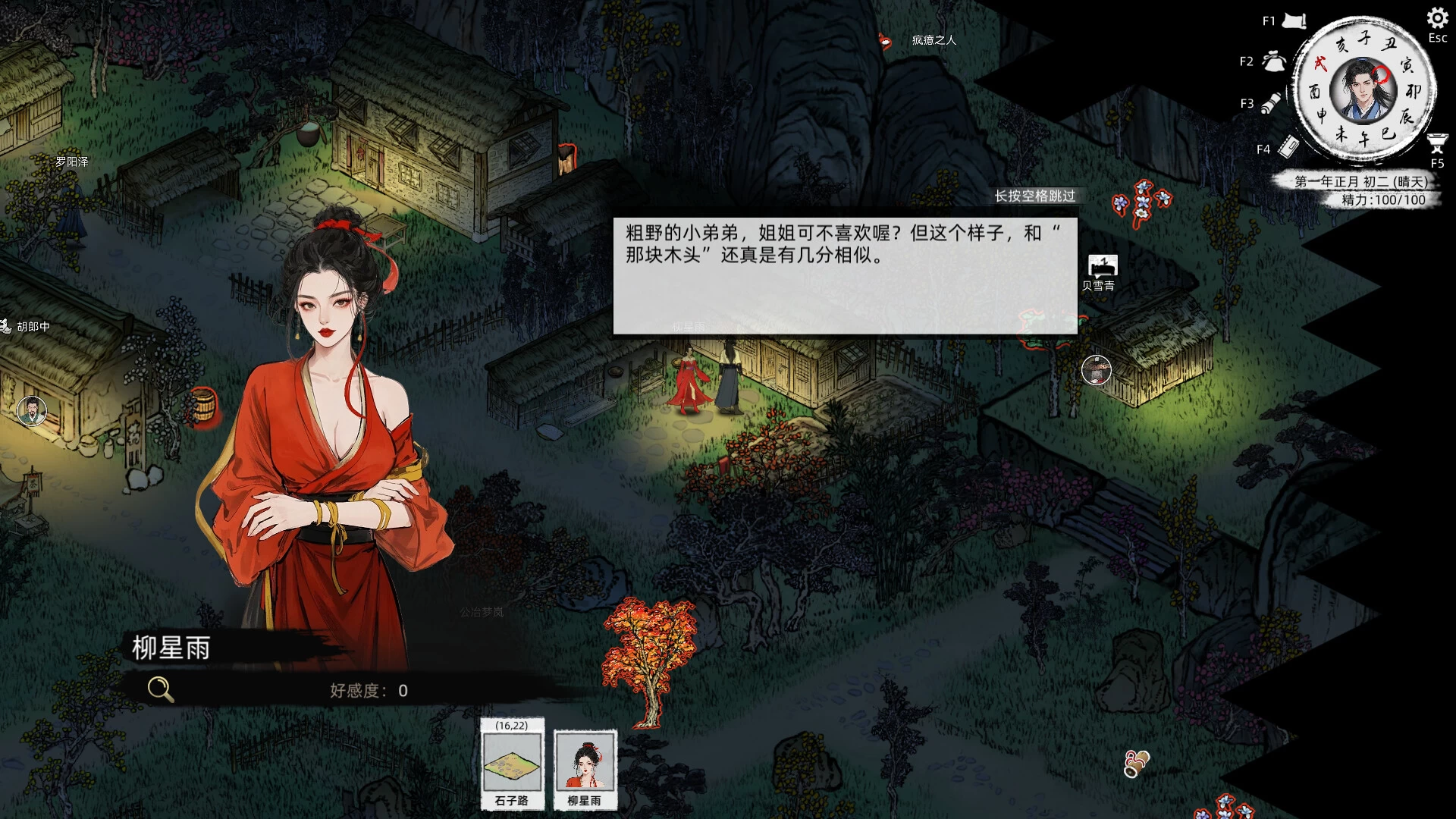Click the 长按空格跳过 skip prompt
The image size is (1456, 819).
[1036, 196]
